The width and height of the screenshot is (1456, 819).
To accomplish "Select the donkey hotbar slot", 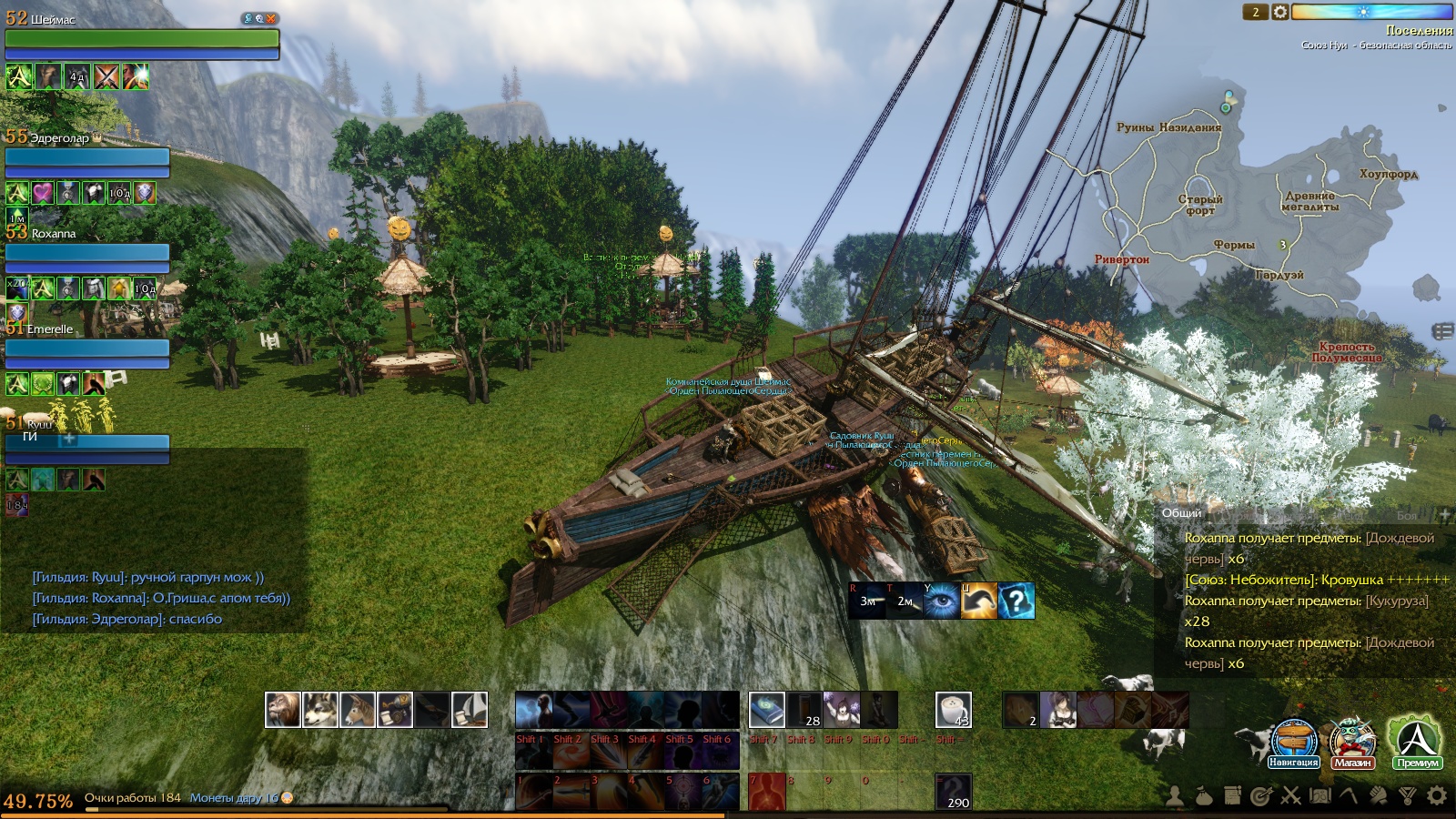I will coord(358,710).
